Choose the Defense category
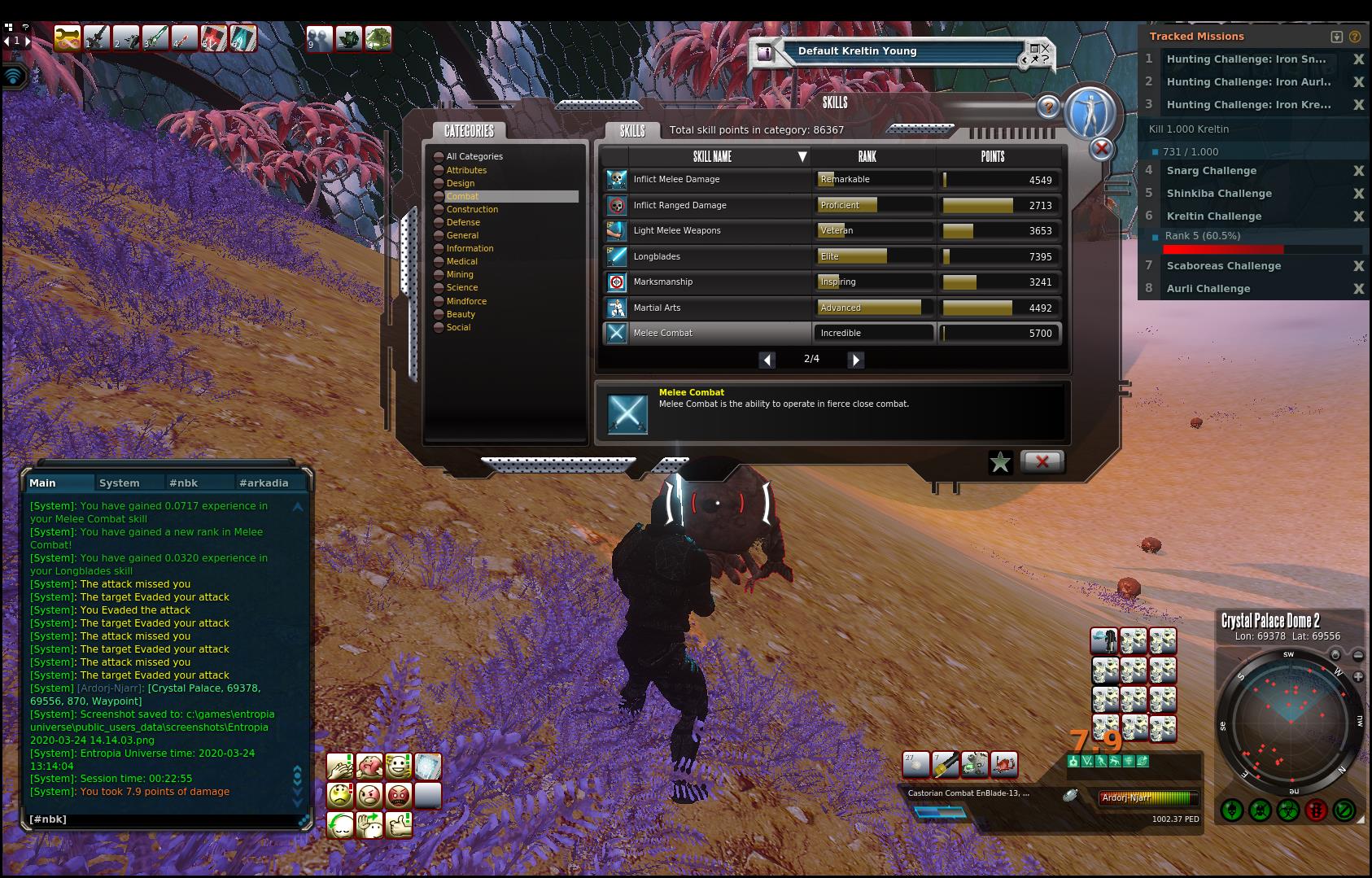The image size is (1372, 878). pos(463,222)
